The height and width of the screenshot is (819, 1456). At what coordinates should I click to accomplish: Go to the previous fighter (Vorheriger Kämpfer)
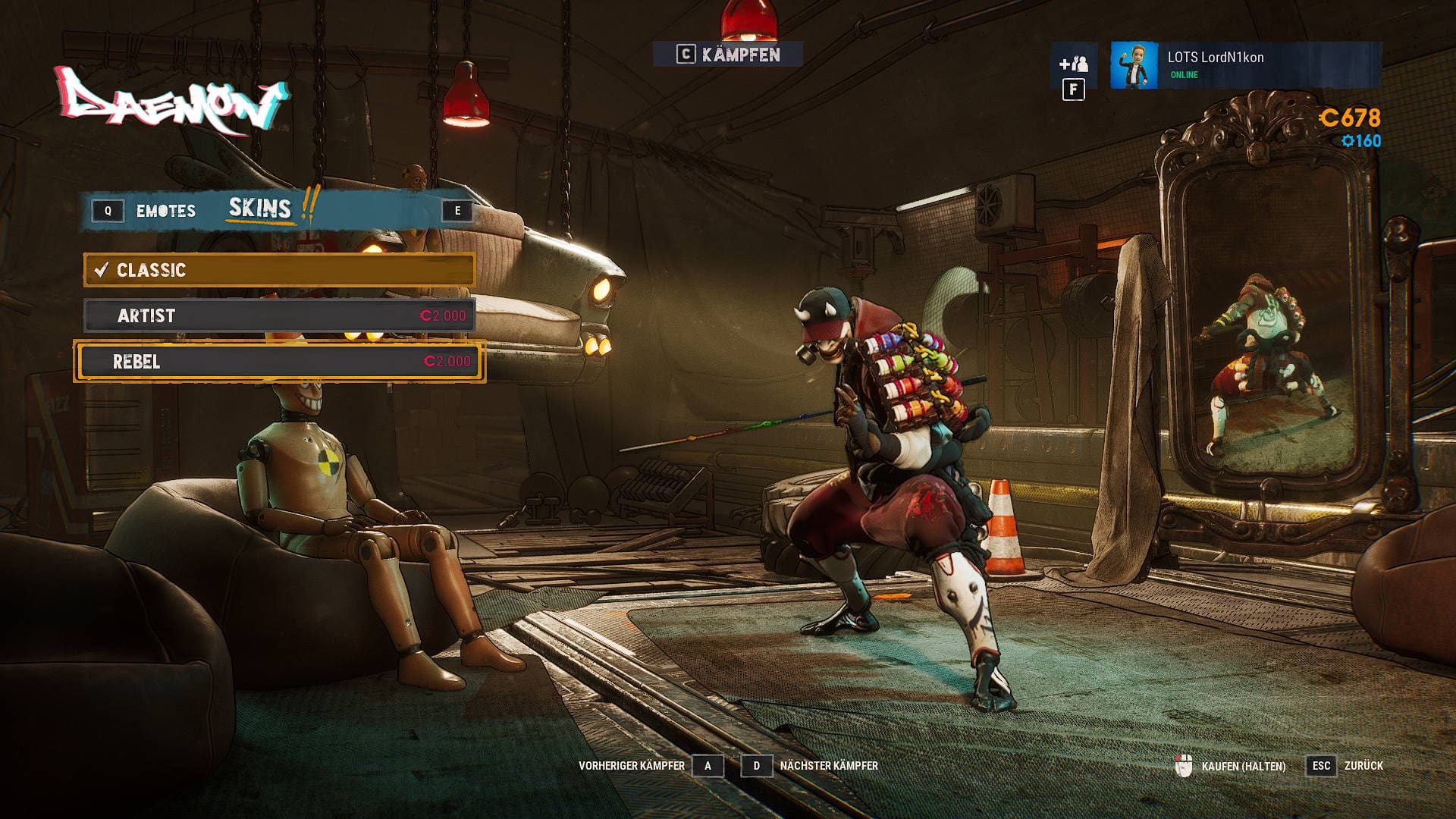708,766
